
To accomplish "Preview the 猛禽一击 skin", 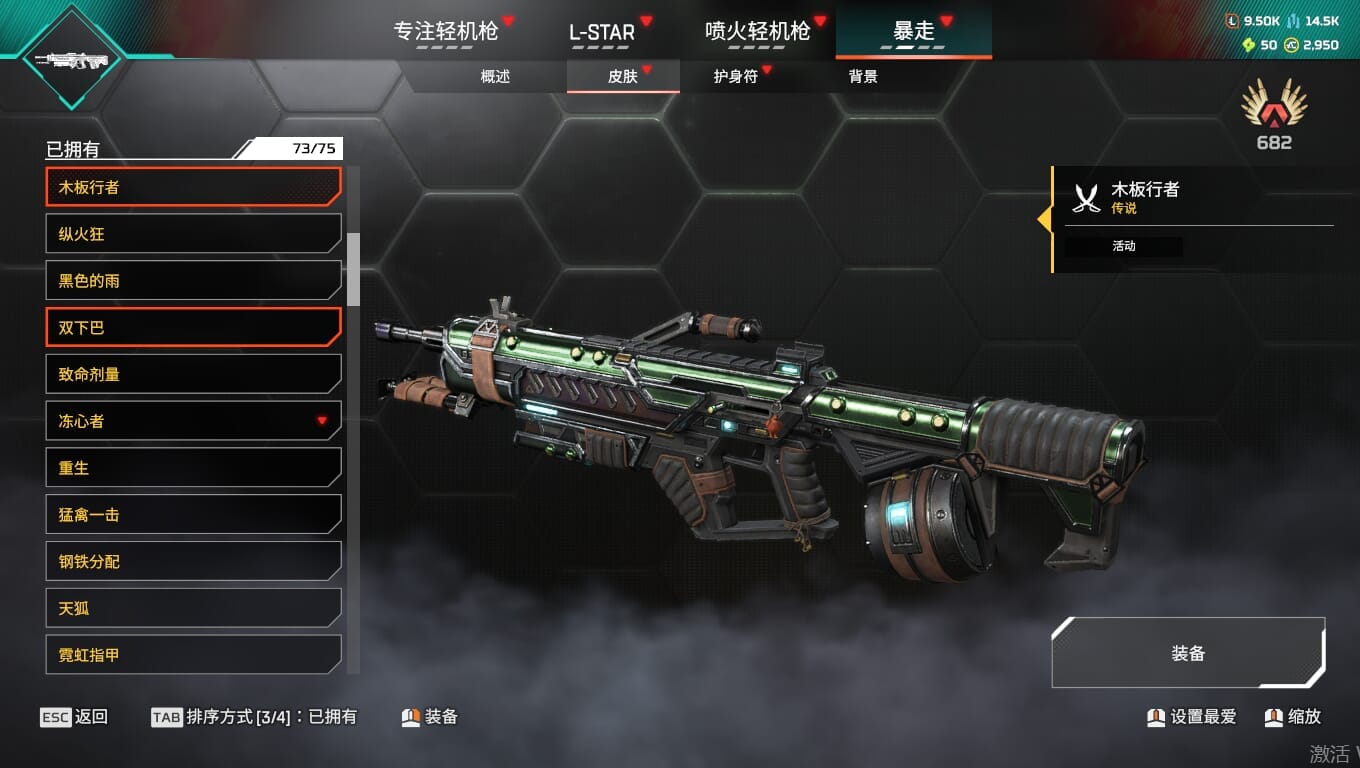I will 193,515.
